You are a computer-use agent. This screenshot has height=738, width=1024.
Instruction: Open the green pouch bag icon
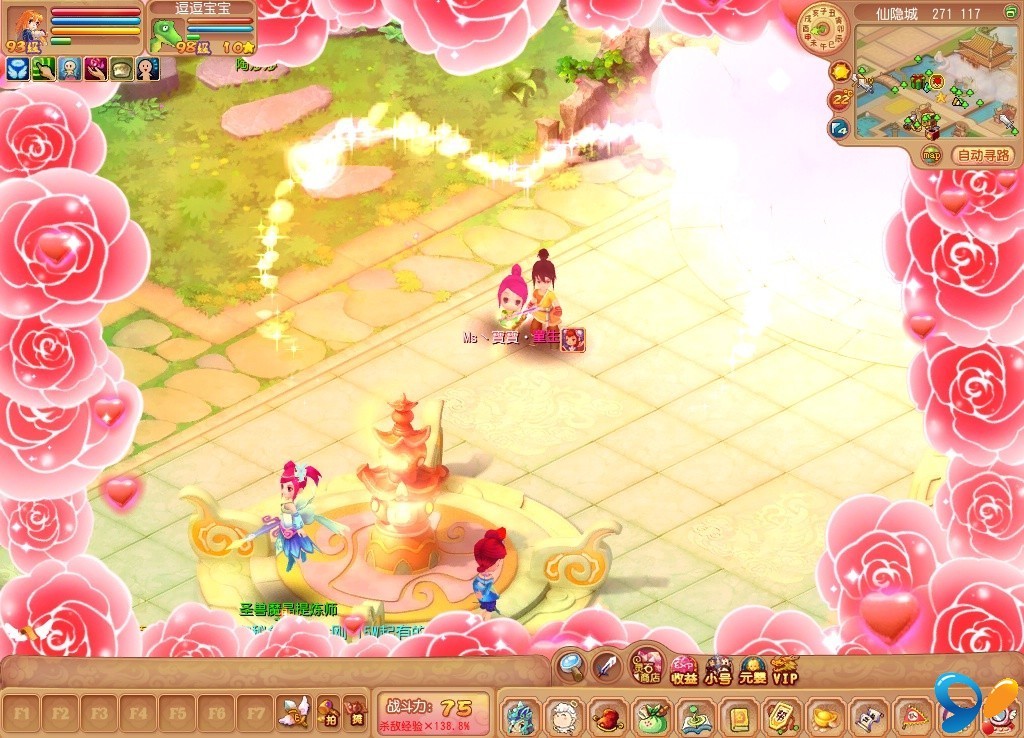coord(650,717)
